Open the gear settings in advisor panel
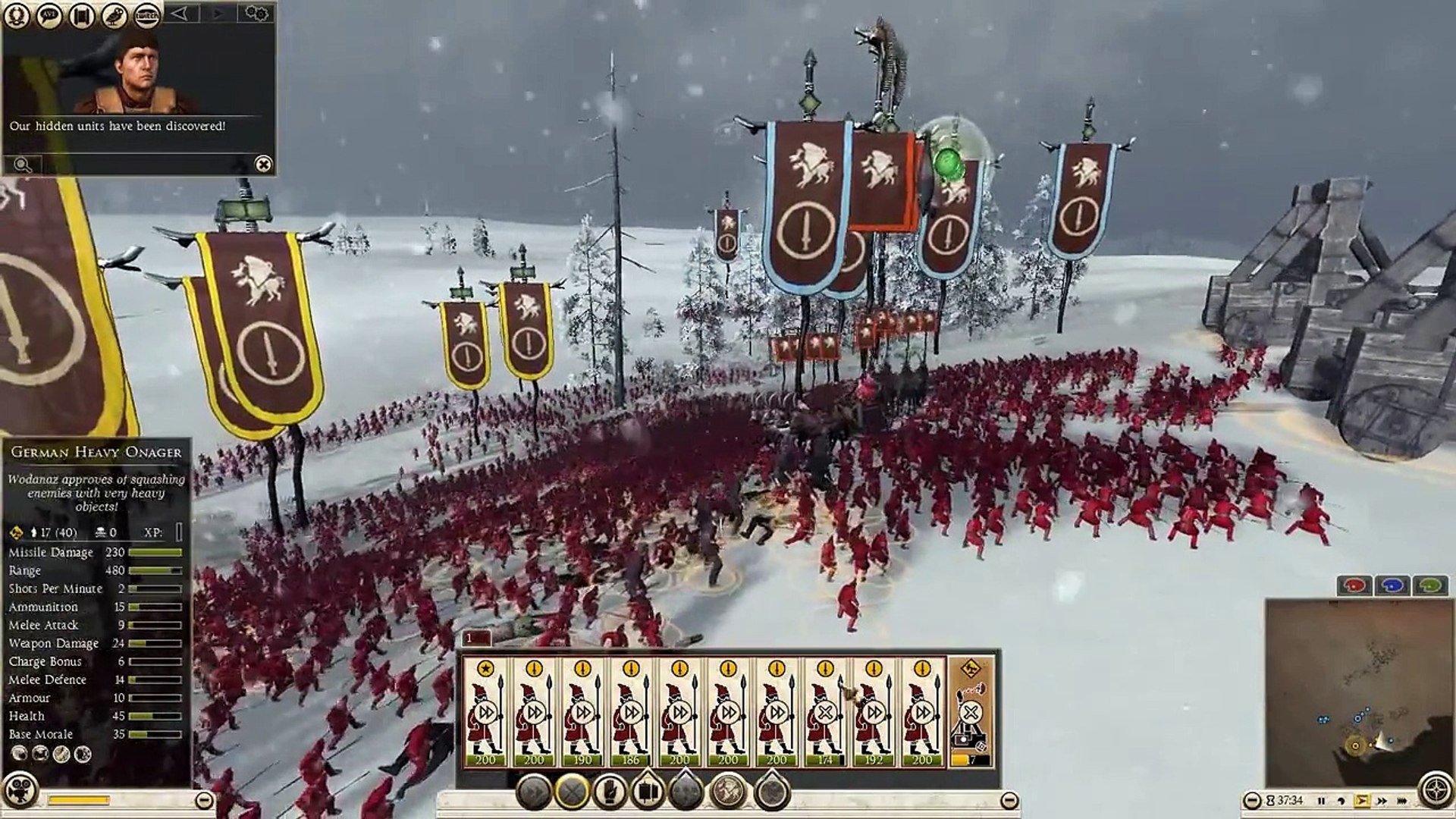This screenshot has width=1456, height=819. 256,14
